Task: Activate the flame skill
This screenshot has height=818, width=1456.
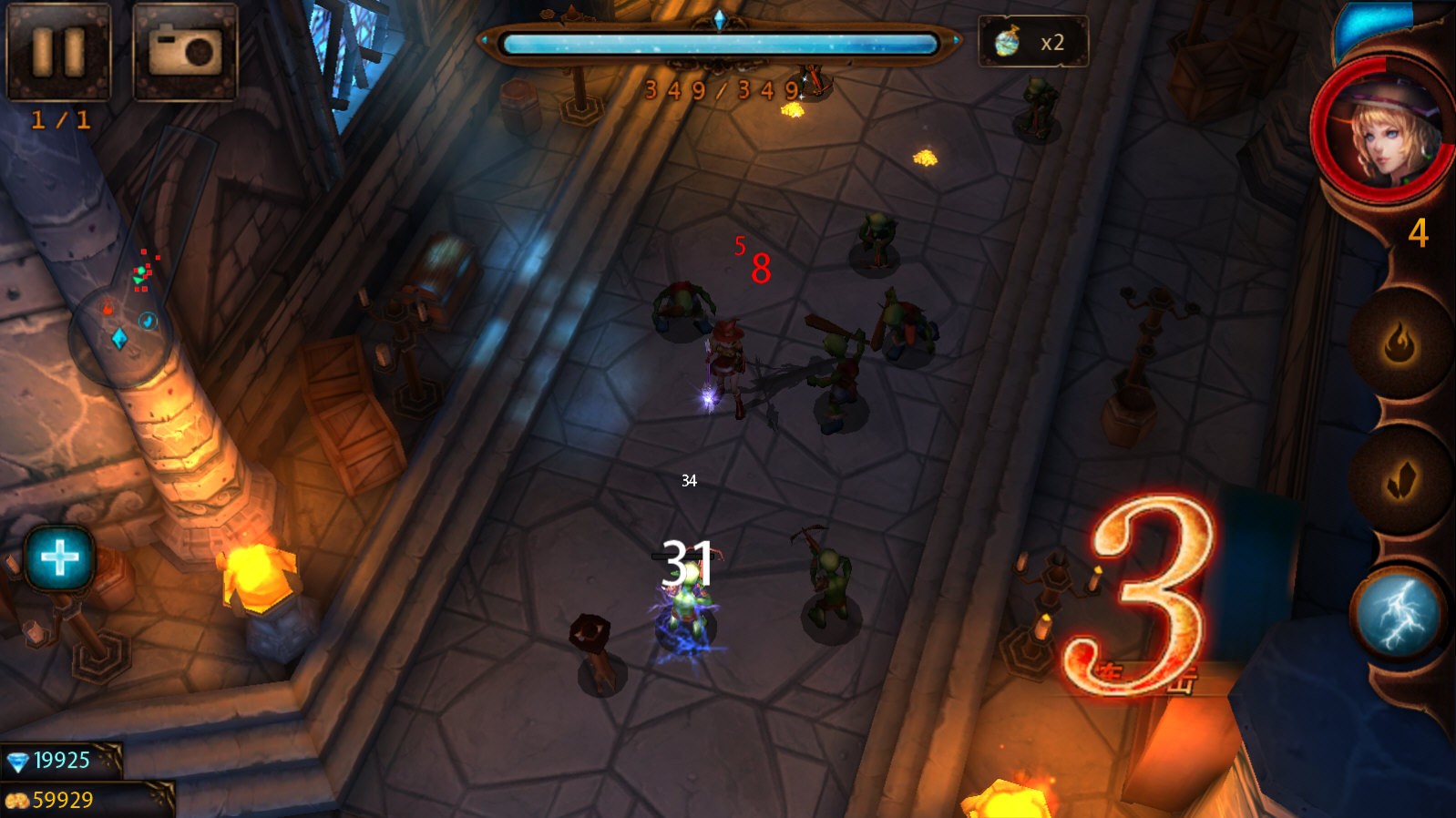Action: tap(1400, 344)
